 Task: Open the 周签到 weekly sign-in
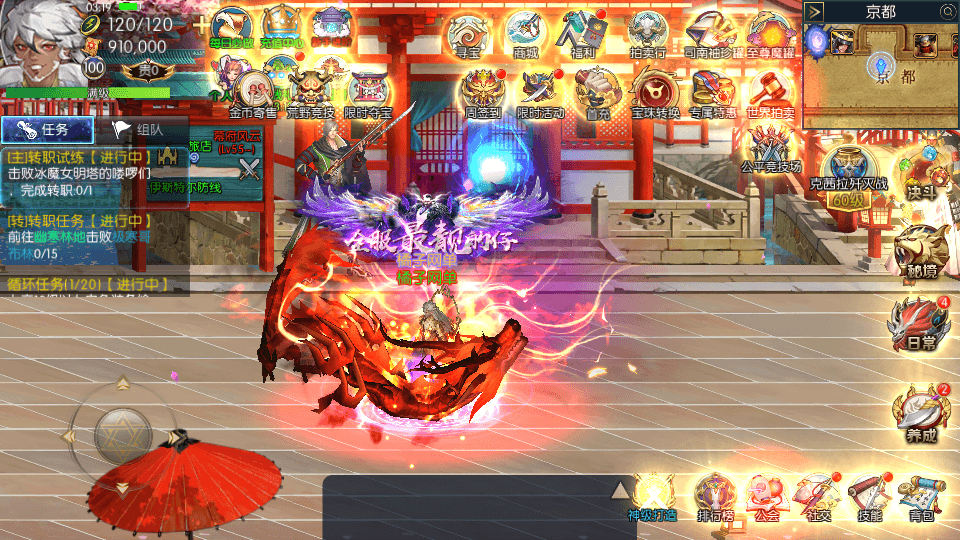[482, 94]
